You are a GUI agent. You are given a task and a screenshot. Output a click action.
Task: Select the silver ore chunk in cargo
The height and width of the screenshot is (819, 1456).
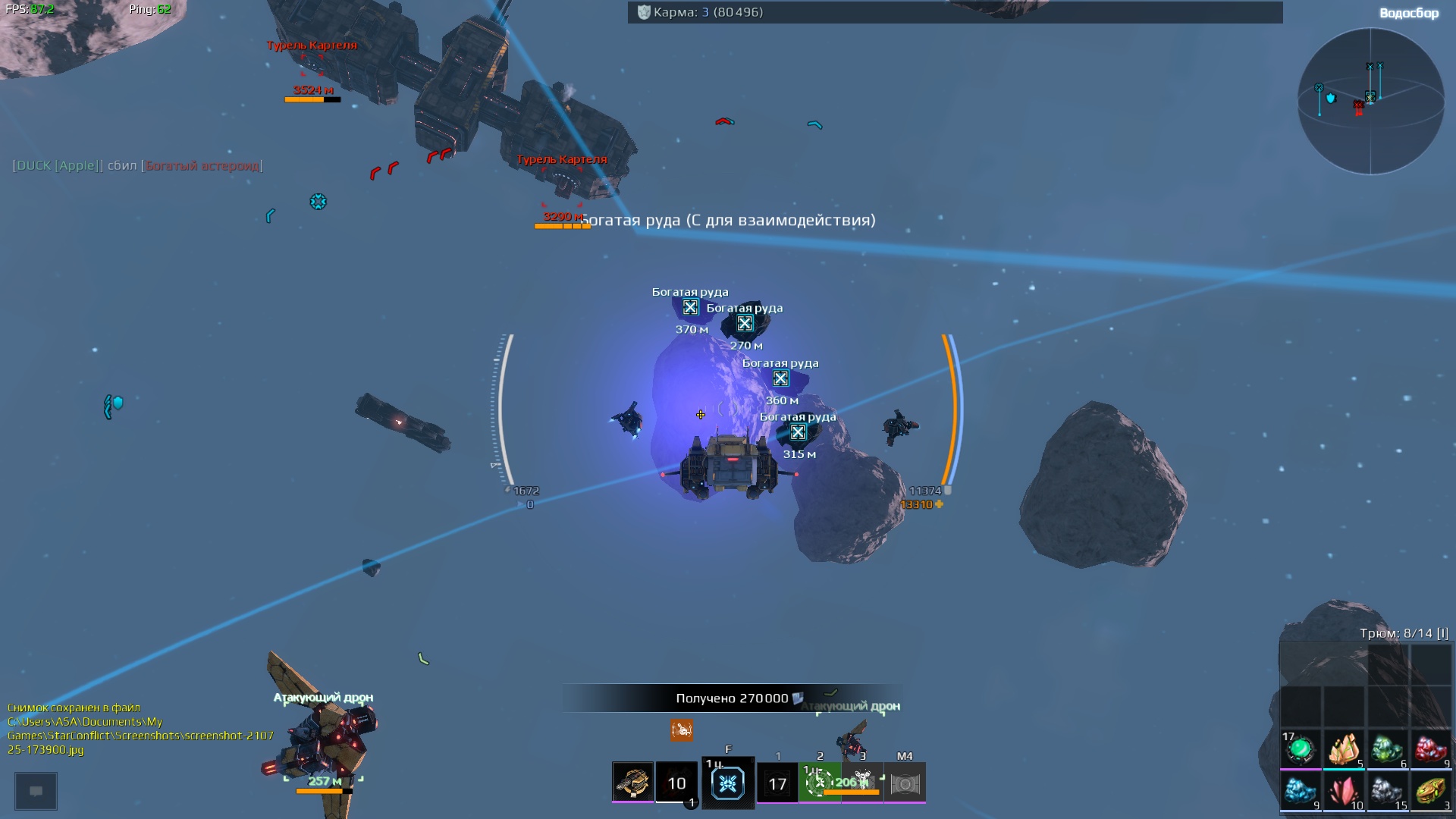(x=1387, y=792)
